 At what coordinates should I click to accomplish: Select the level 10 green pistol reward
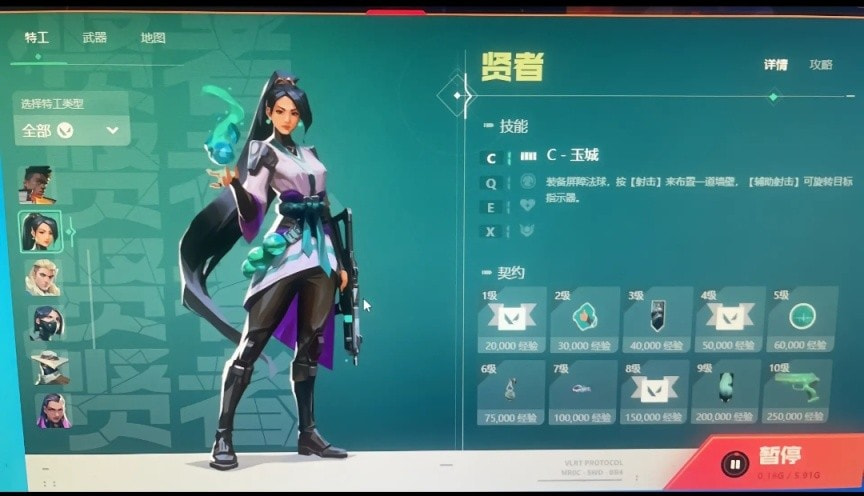797,391
